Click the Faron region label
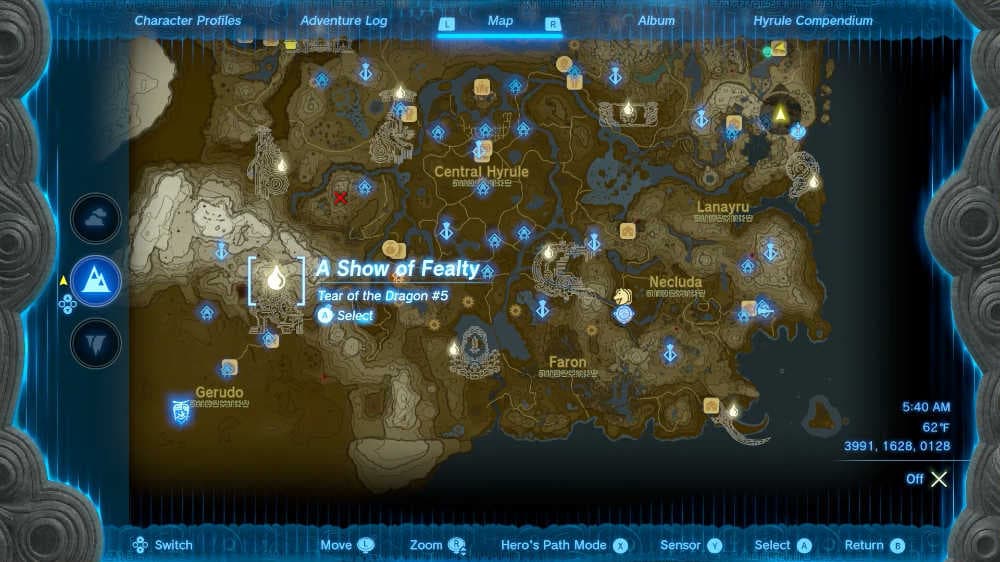Image resolution: width=1000 pixels, height=562 pixels. [567, 361]
